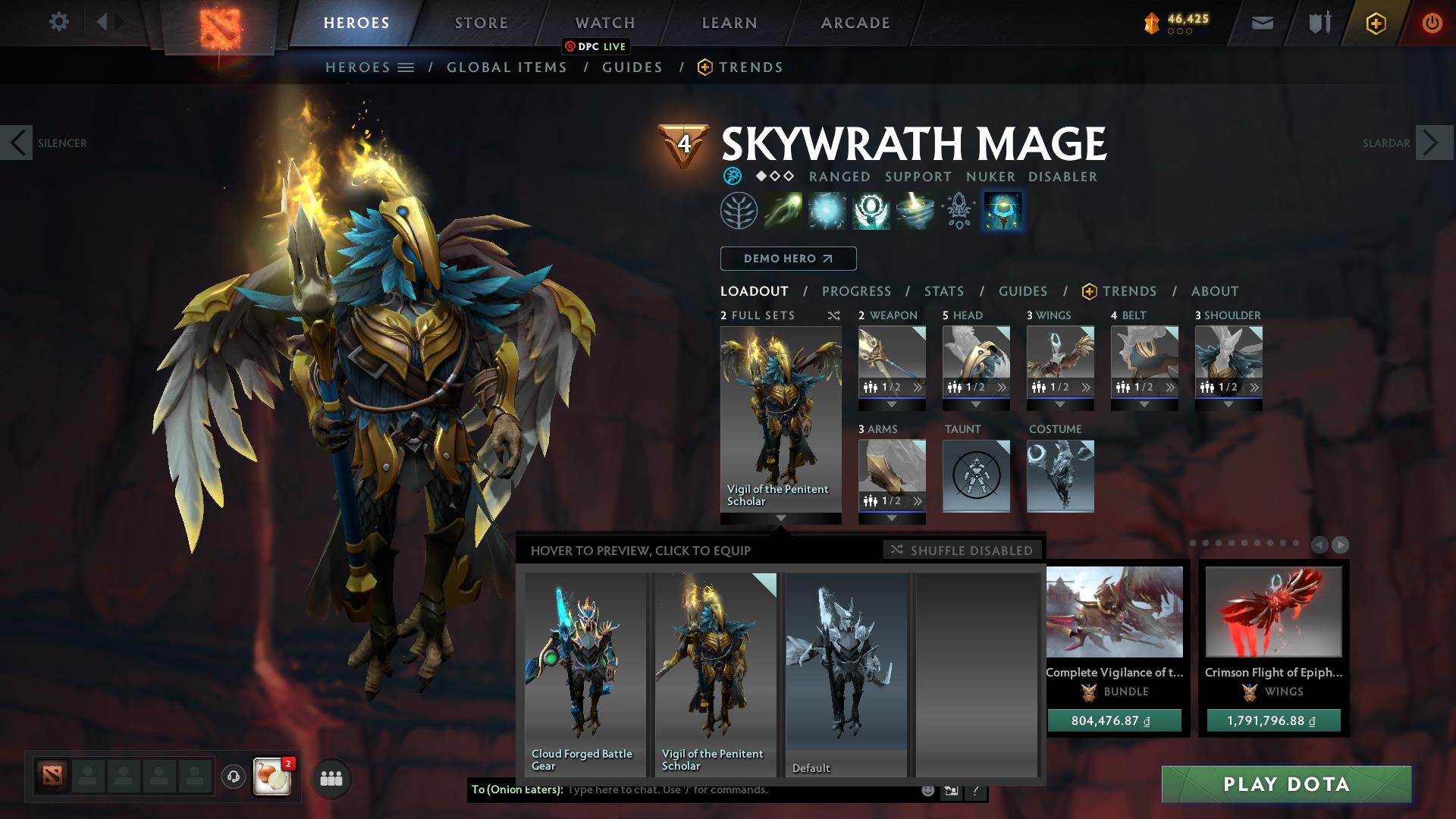Open Dota Plus hexagon icon
The width and height of the screenshot is (1456, 819).
pos(1376,23)
